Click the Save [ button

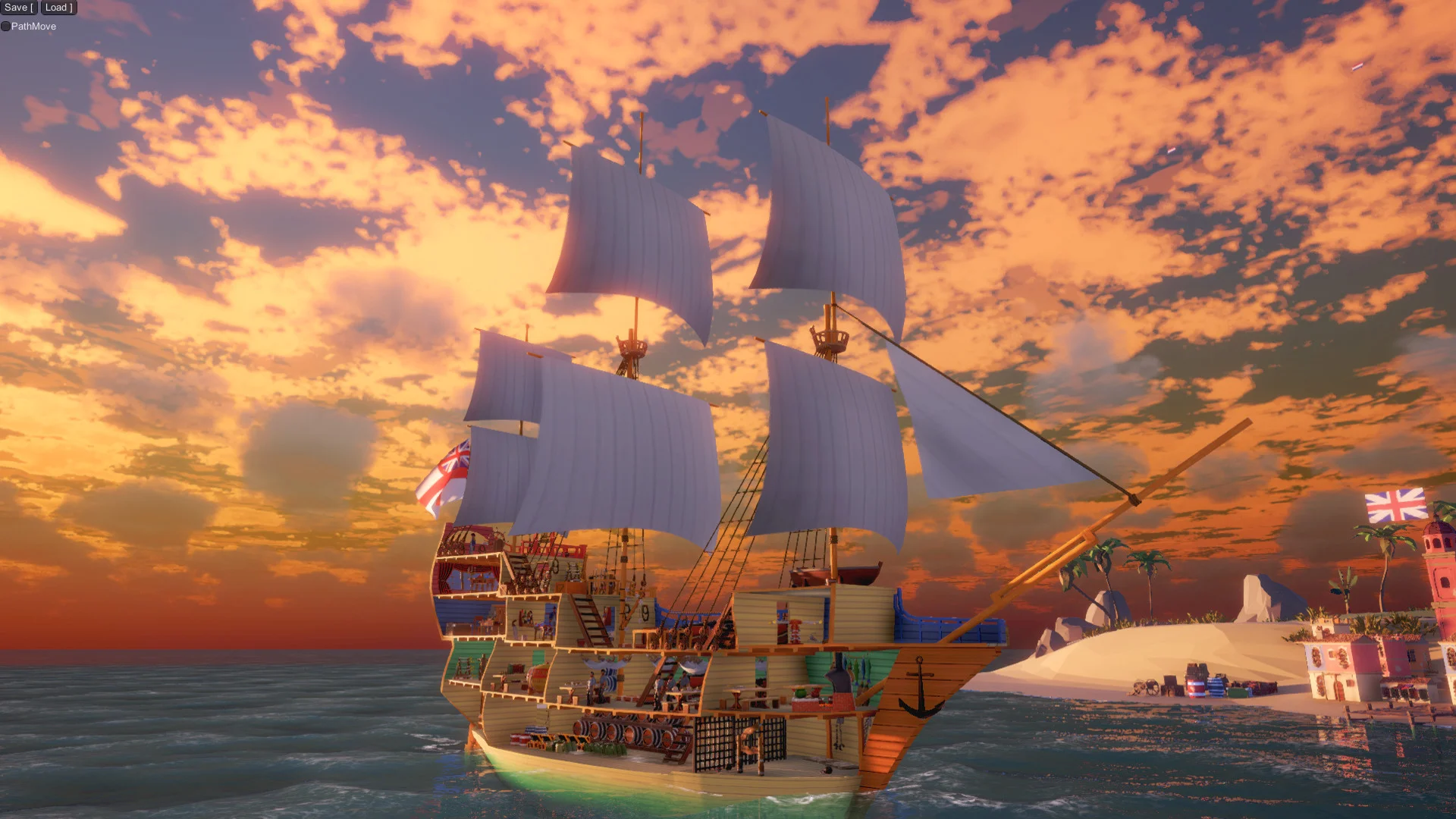[x=17, y=7]
